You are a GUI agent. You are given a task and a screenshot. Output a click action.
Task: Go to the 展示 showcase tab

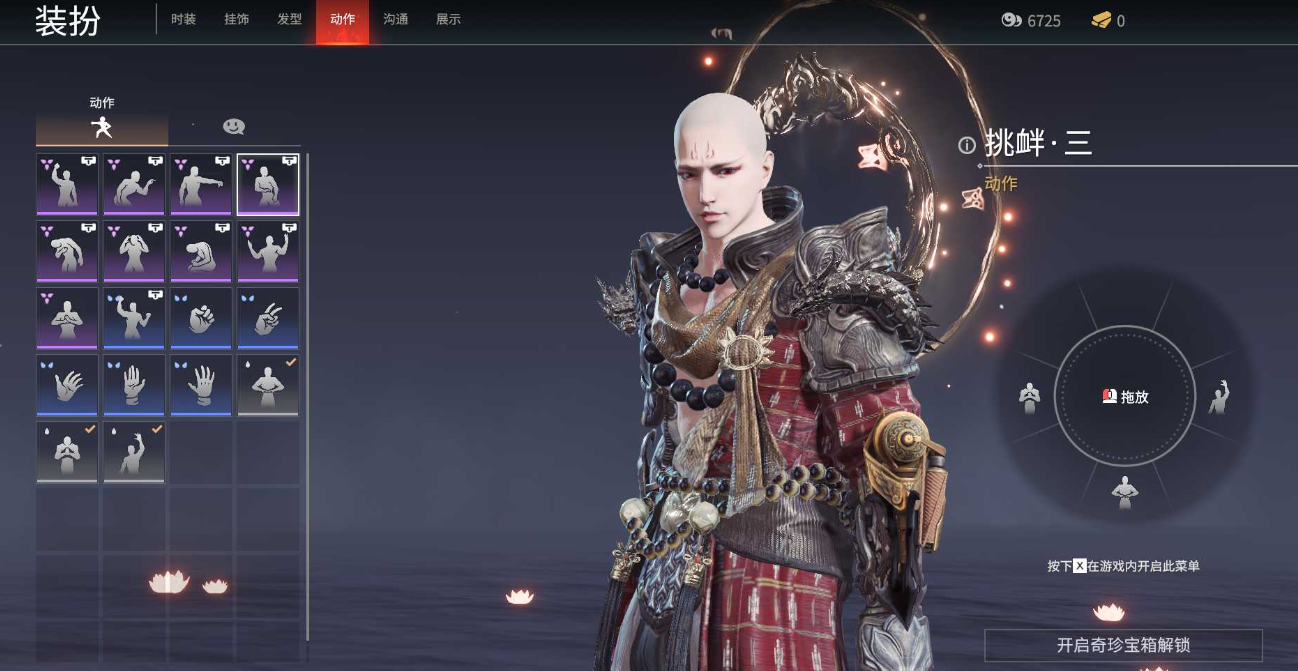(x=448, y=20)
